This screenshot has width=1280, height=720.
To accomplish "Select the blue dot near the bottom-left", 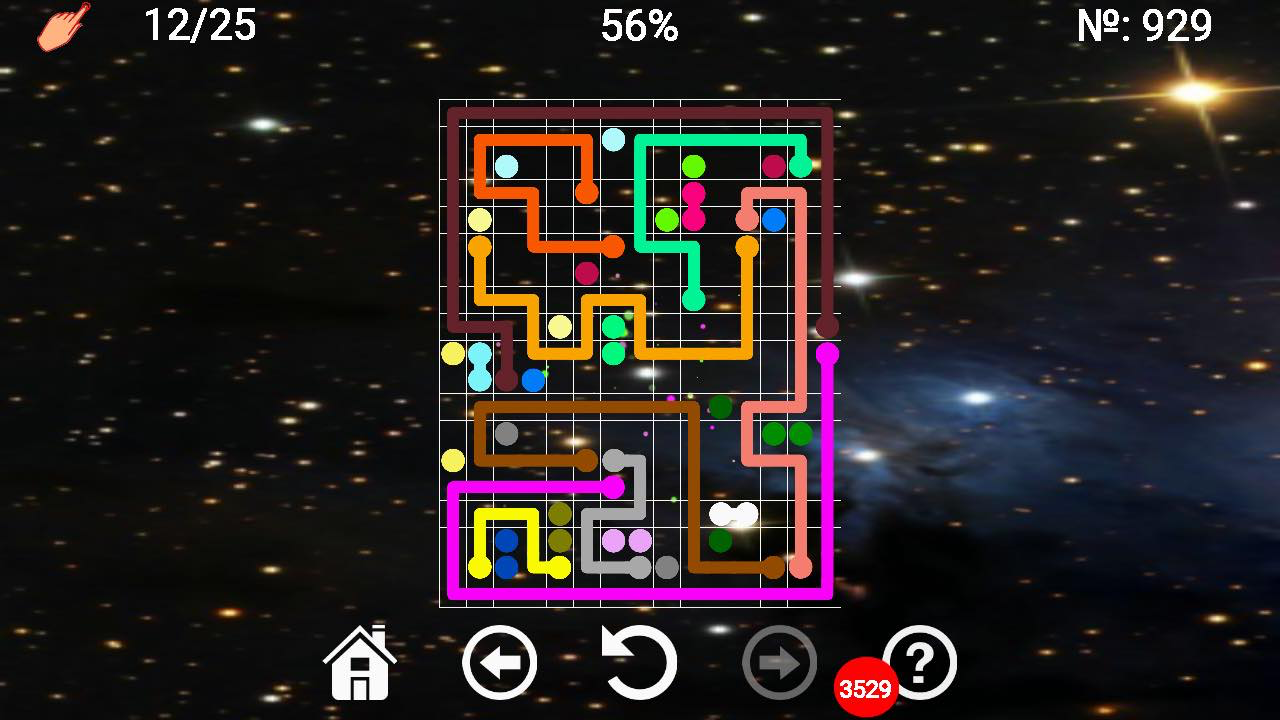I will [x=506, y=539].
